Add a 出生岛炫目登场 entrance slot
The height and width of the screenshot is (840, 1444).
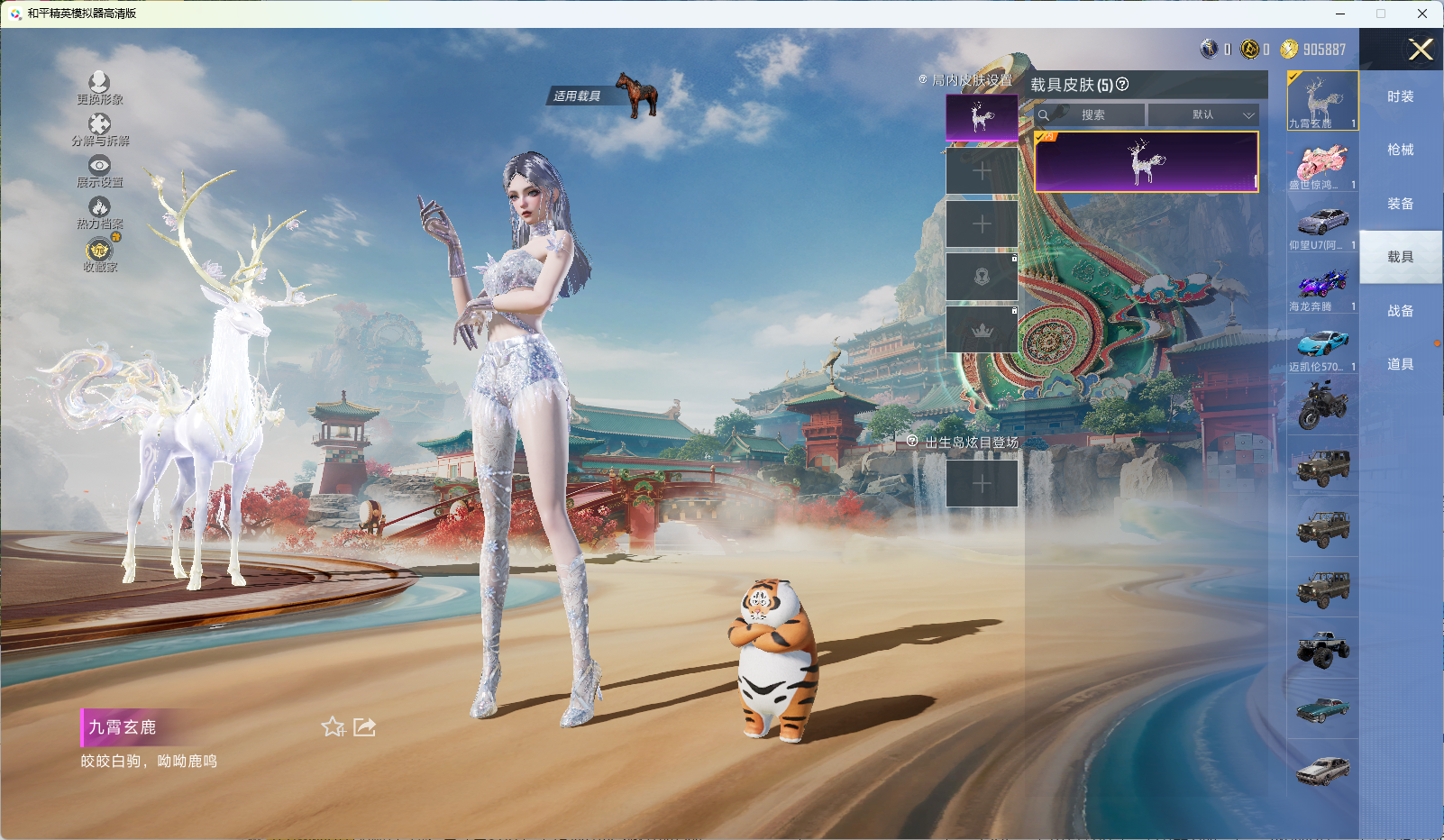pyautogui.click(x=982, y=484)
